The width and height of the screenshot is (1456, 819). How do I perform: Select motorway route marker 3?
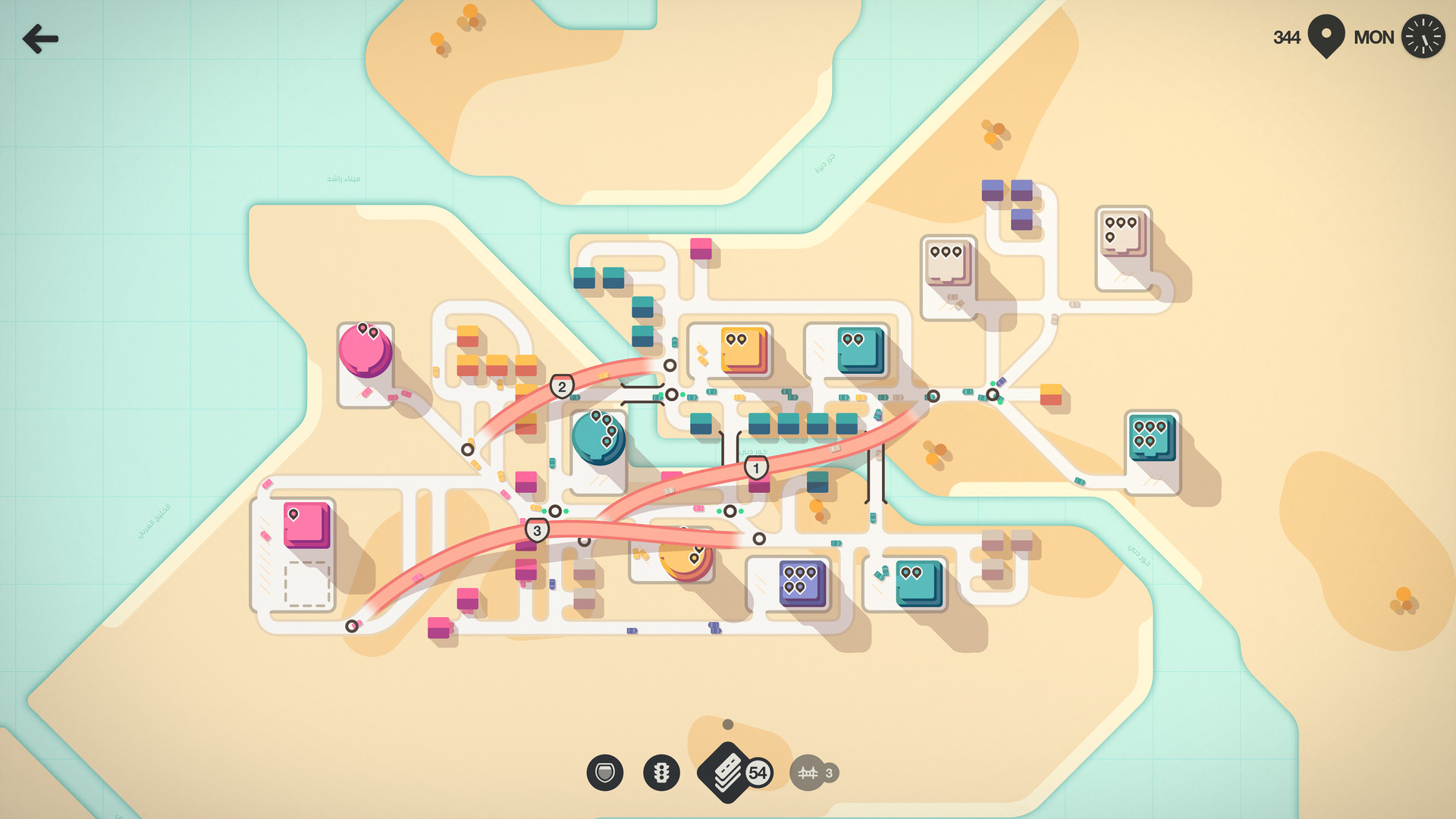click(x=537, y=532)
